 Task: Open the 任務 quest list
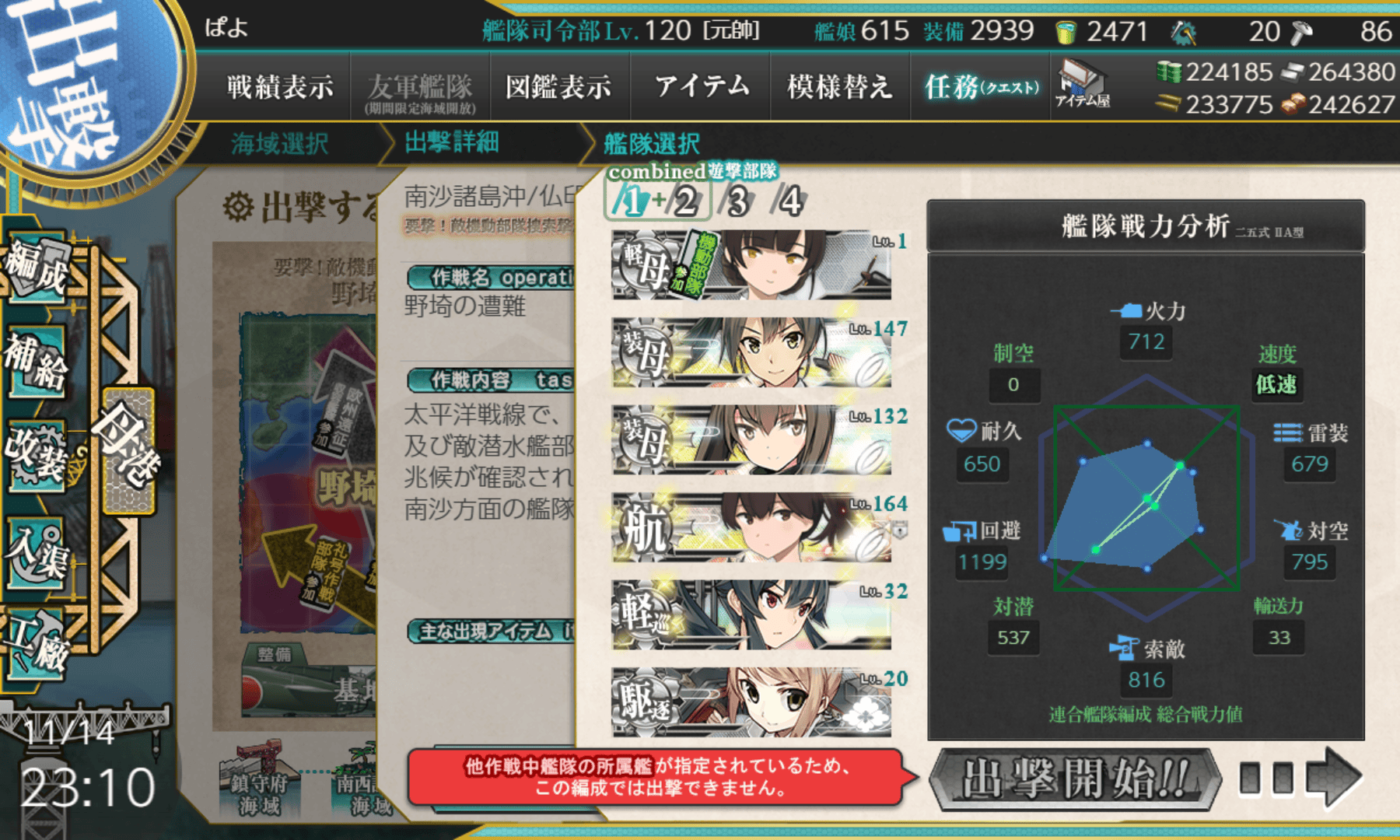pyautogui.click(x=982, y=87)
